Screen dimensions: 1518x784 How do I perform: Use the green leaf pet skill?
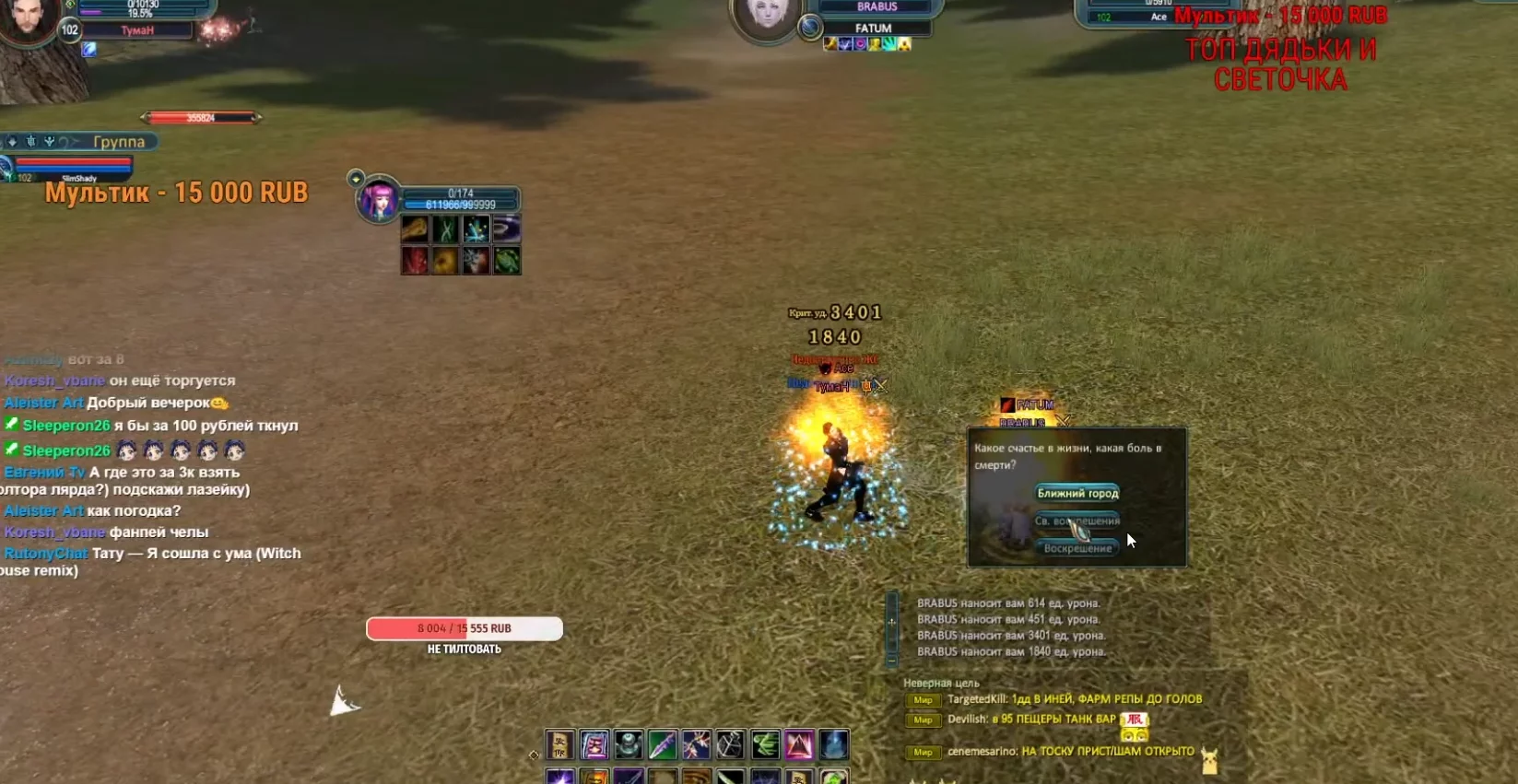pos(507,261)
